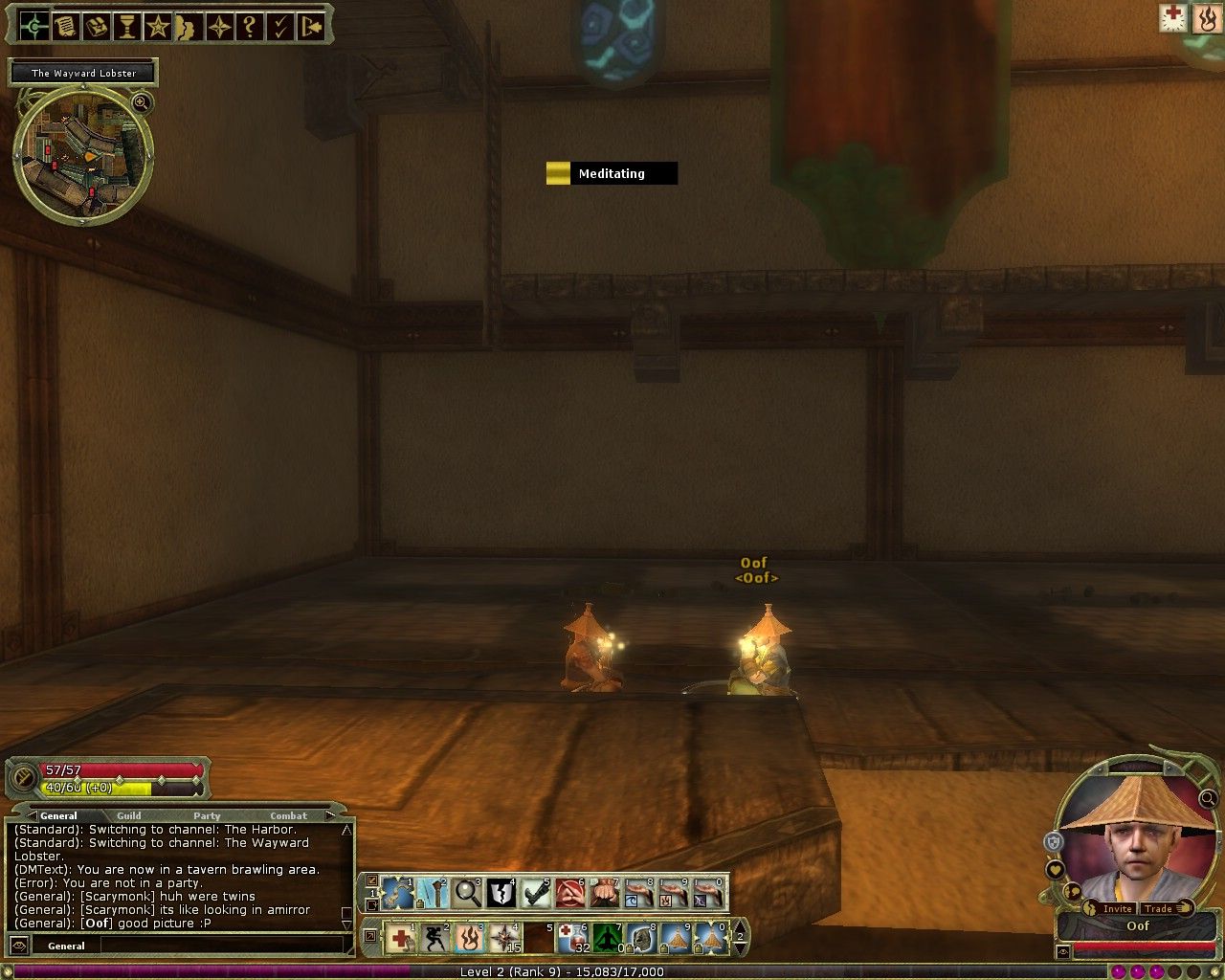Use the red cross heal hotbar slot
The width and height of the screenshot is (1225, 980).
[x=399, y=938]
